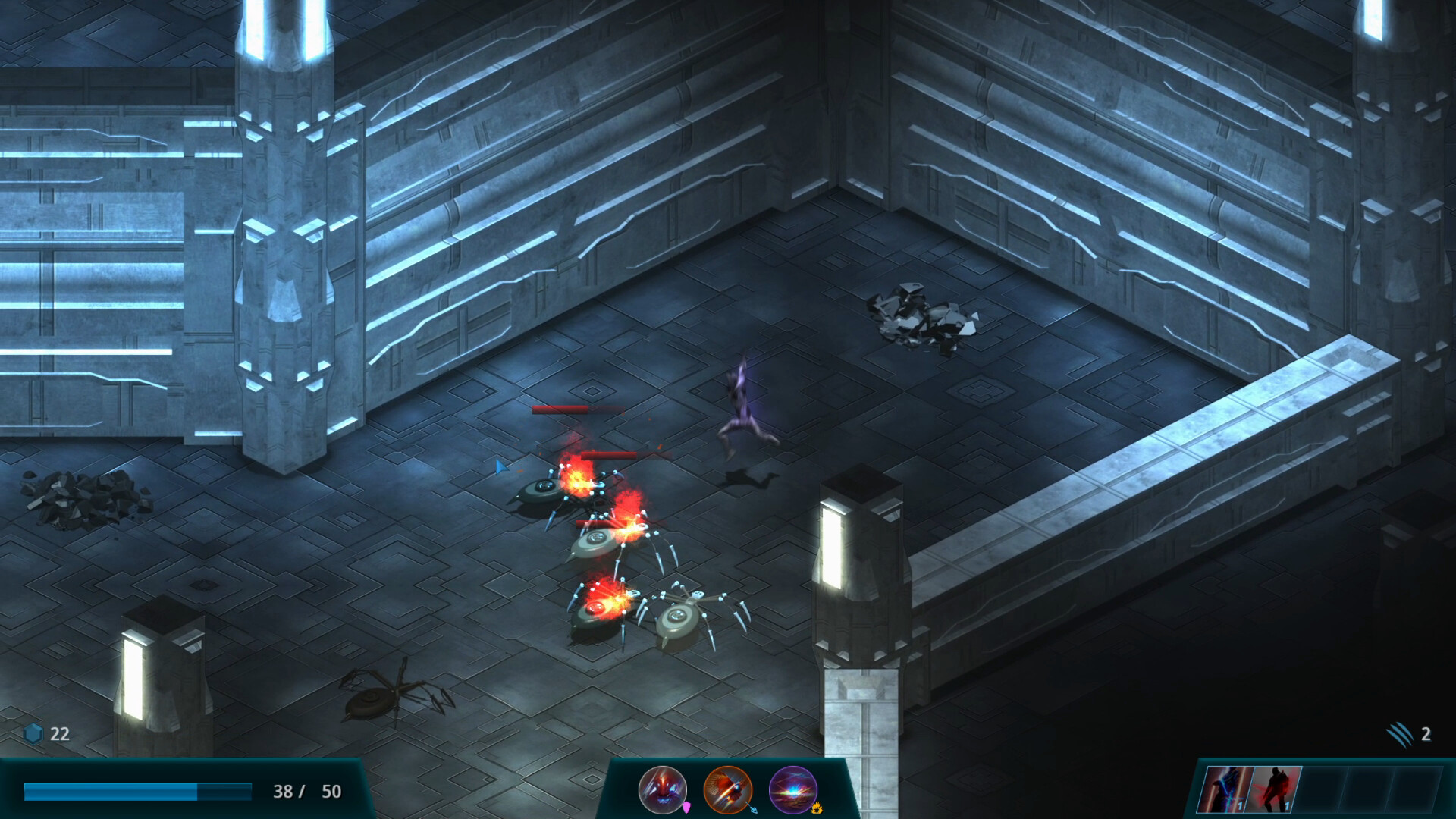The height and width of the screenshot is (819, 1456).
Task: Trigger the purple energy burst ability
Action: click(x=792, y=789)
